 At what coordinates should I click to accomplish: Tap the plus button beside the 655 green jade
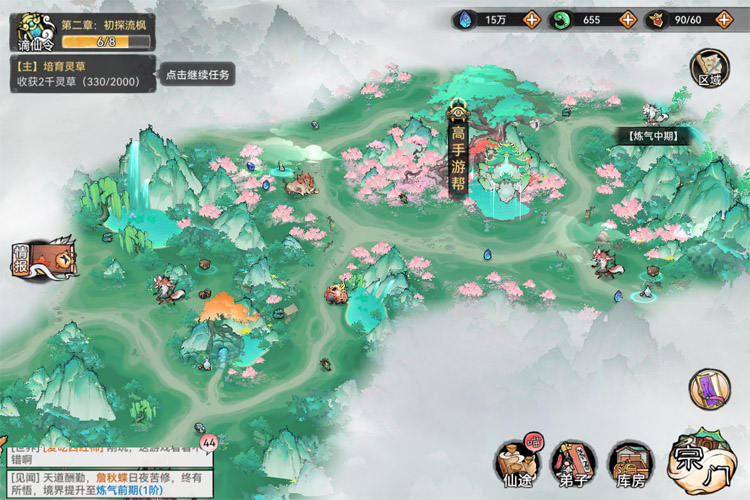pos(626,19)
